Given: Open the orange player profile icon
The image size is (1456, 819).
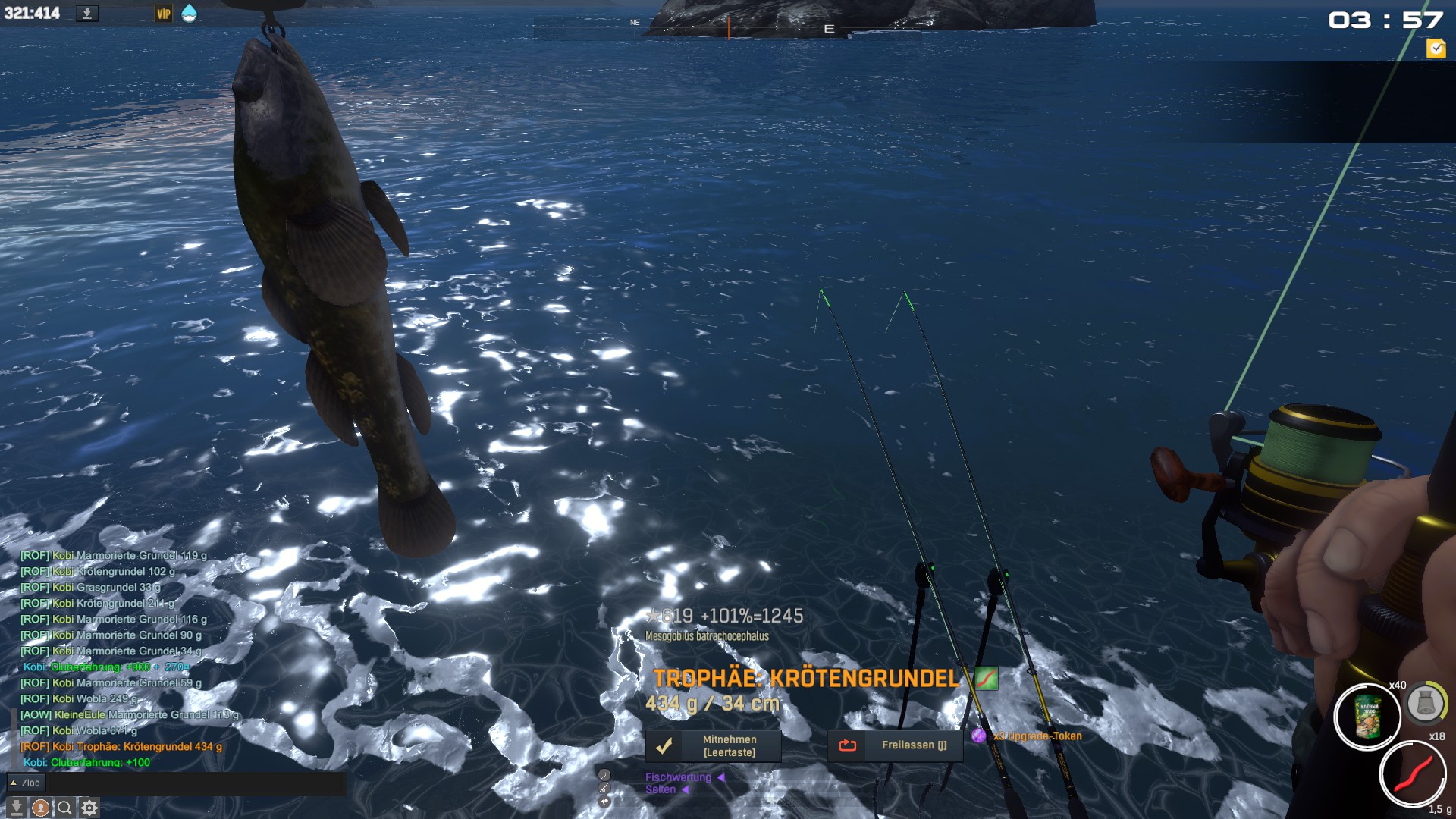Looking at the screenshot, I should (41, 808).
